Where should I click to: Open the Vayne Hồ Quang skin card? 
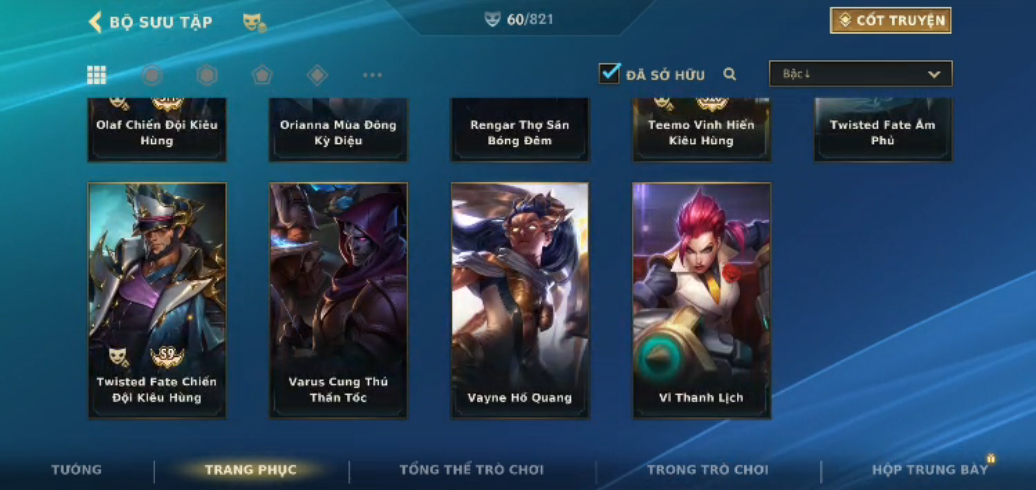click(520, 300)
